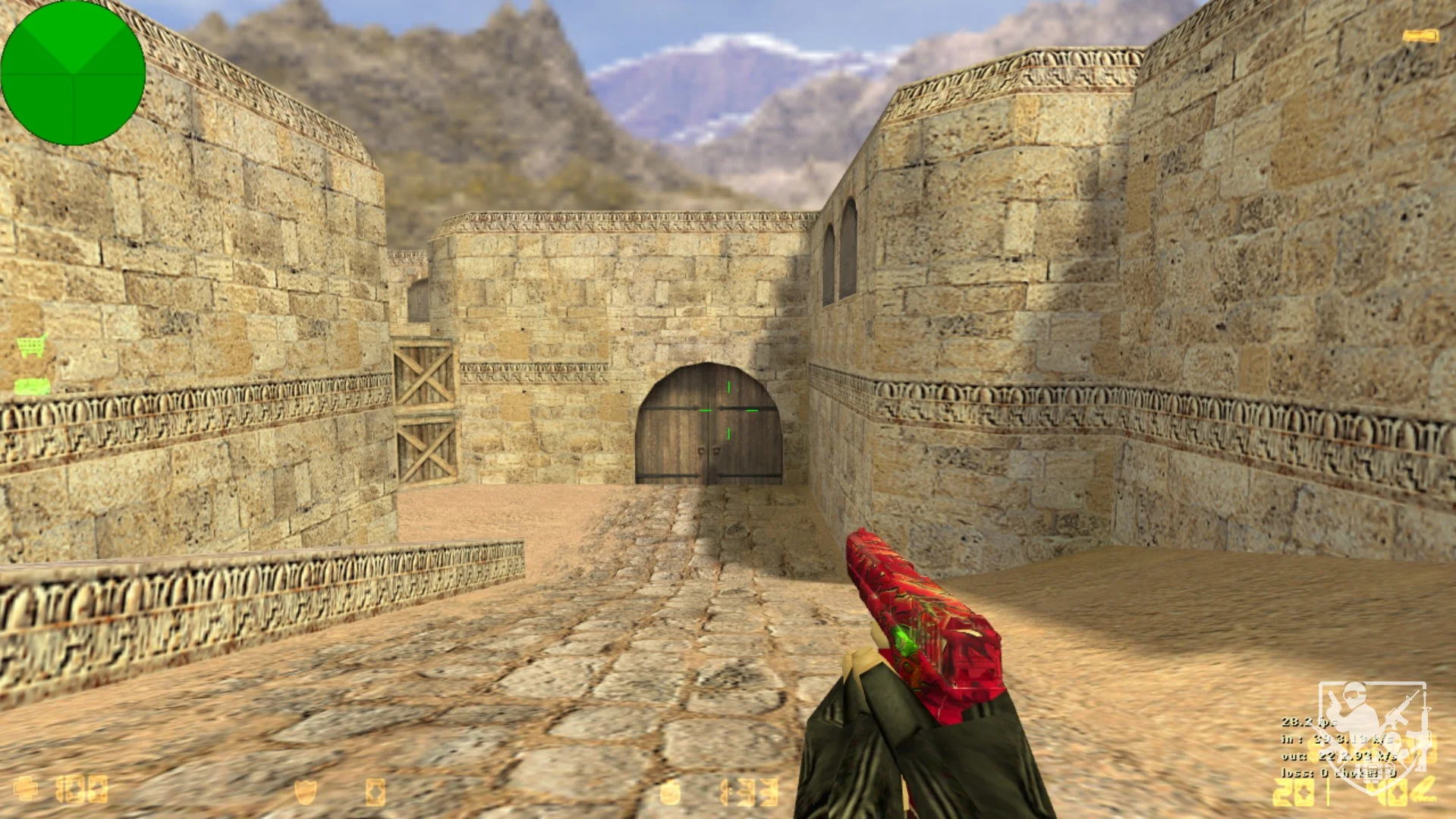The width and height of the screenshot is (1456, 819).
Task: Click the green circular radar
Action: pyautogui.click(x=73, y=73)
